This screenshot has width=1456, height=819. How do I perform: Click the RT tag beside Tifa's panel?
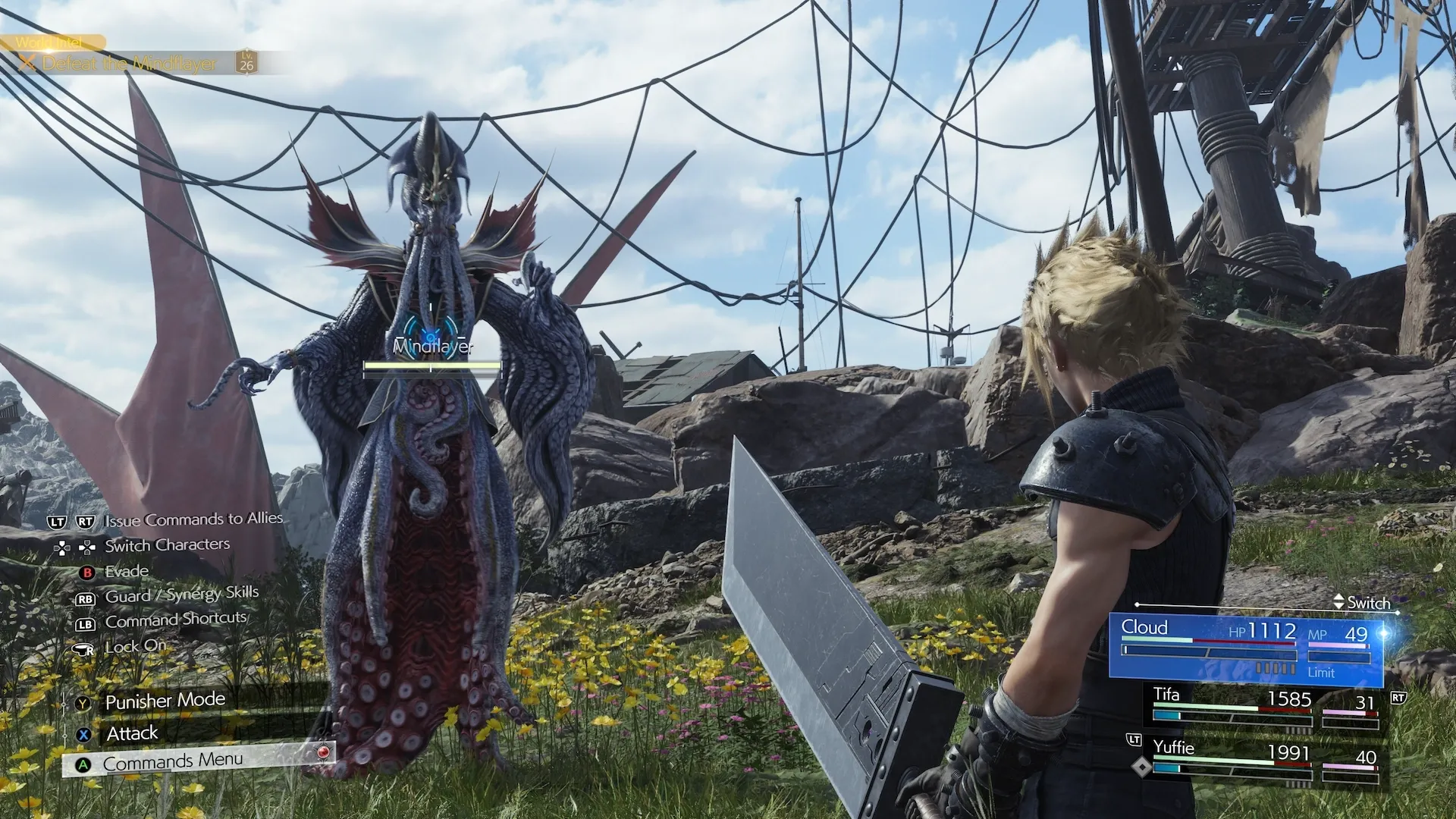click(x=1398, y=697)
